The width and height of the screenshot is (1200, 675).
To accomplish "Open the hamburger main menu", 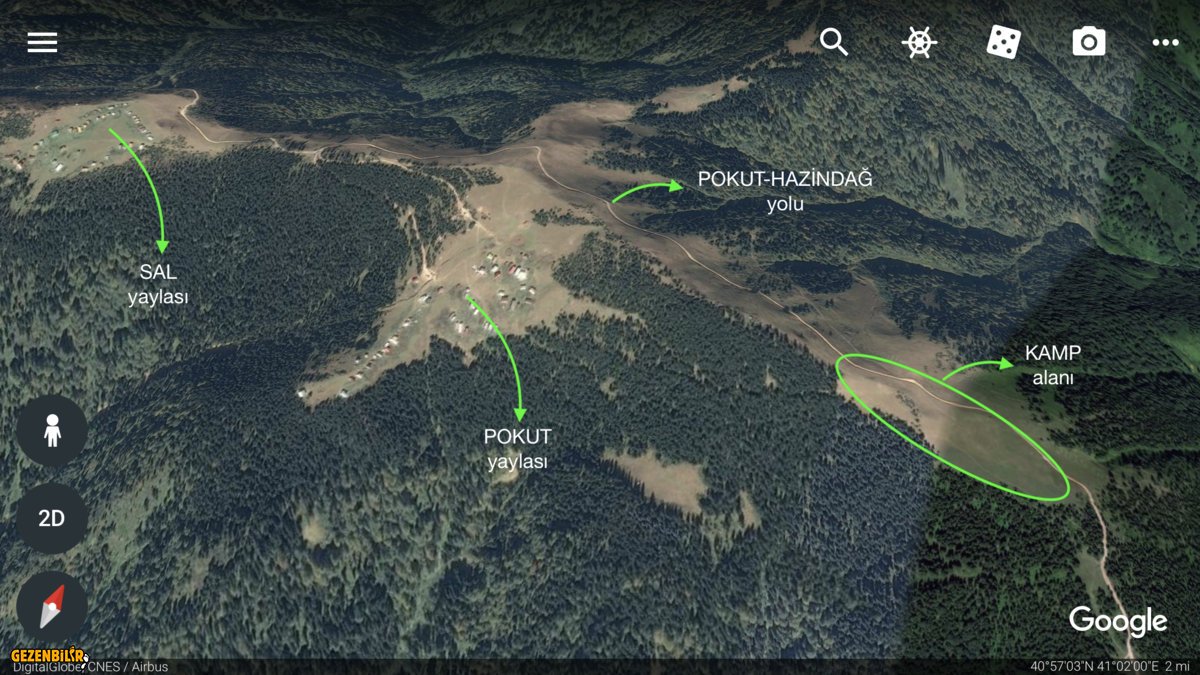I will [x=42, y=42].
